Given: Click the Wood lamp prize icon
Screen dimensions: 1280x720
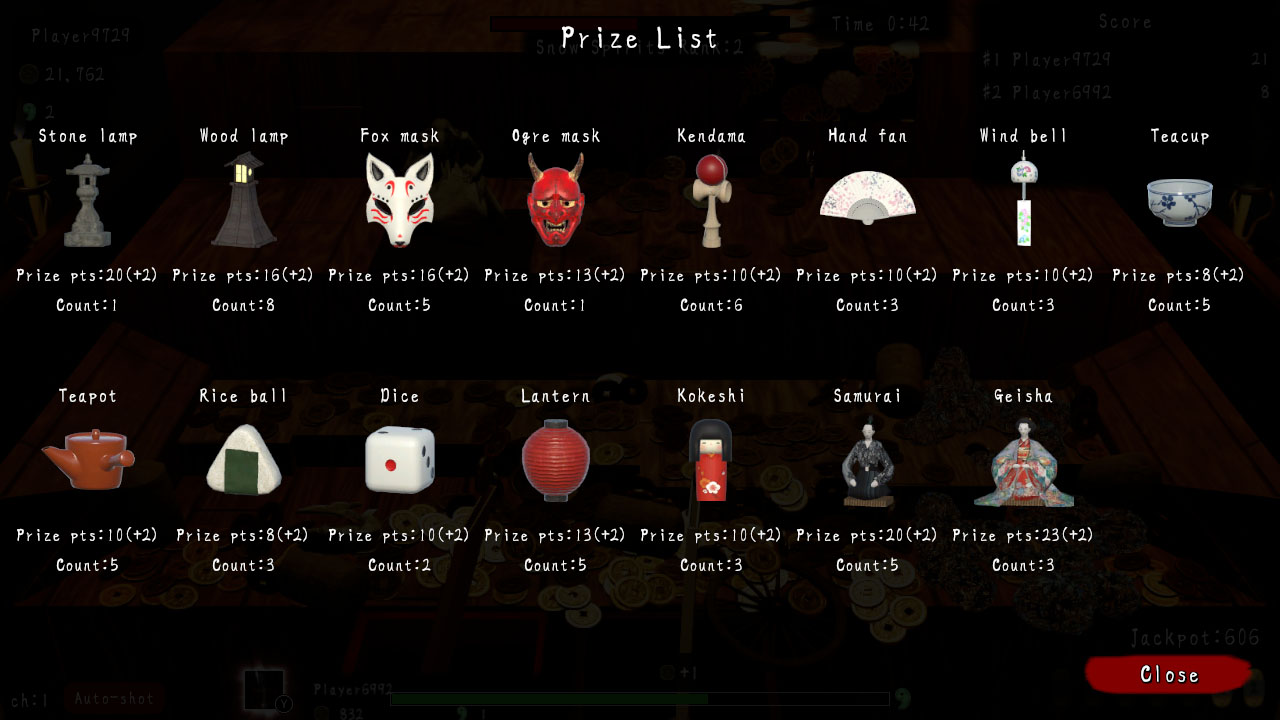Looking at the screenshot, I should [x=243, y=200].
